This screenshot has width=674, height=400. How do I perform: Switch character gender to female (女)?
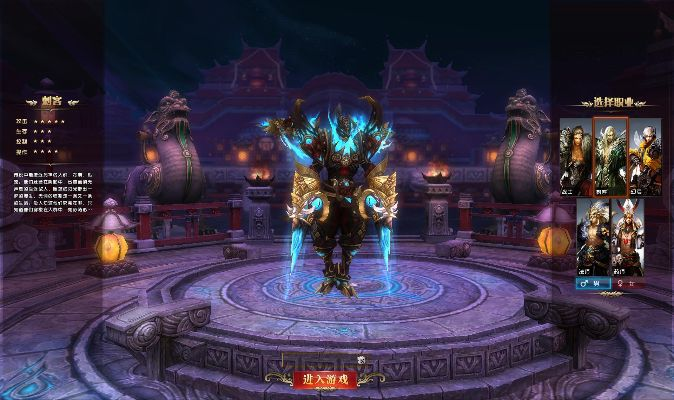628,283
